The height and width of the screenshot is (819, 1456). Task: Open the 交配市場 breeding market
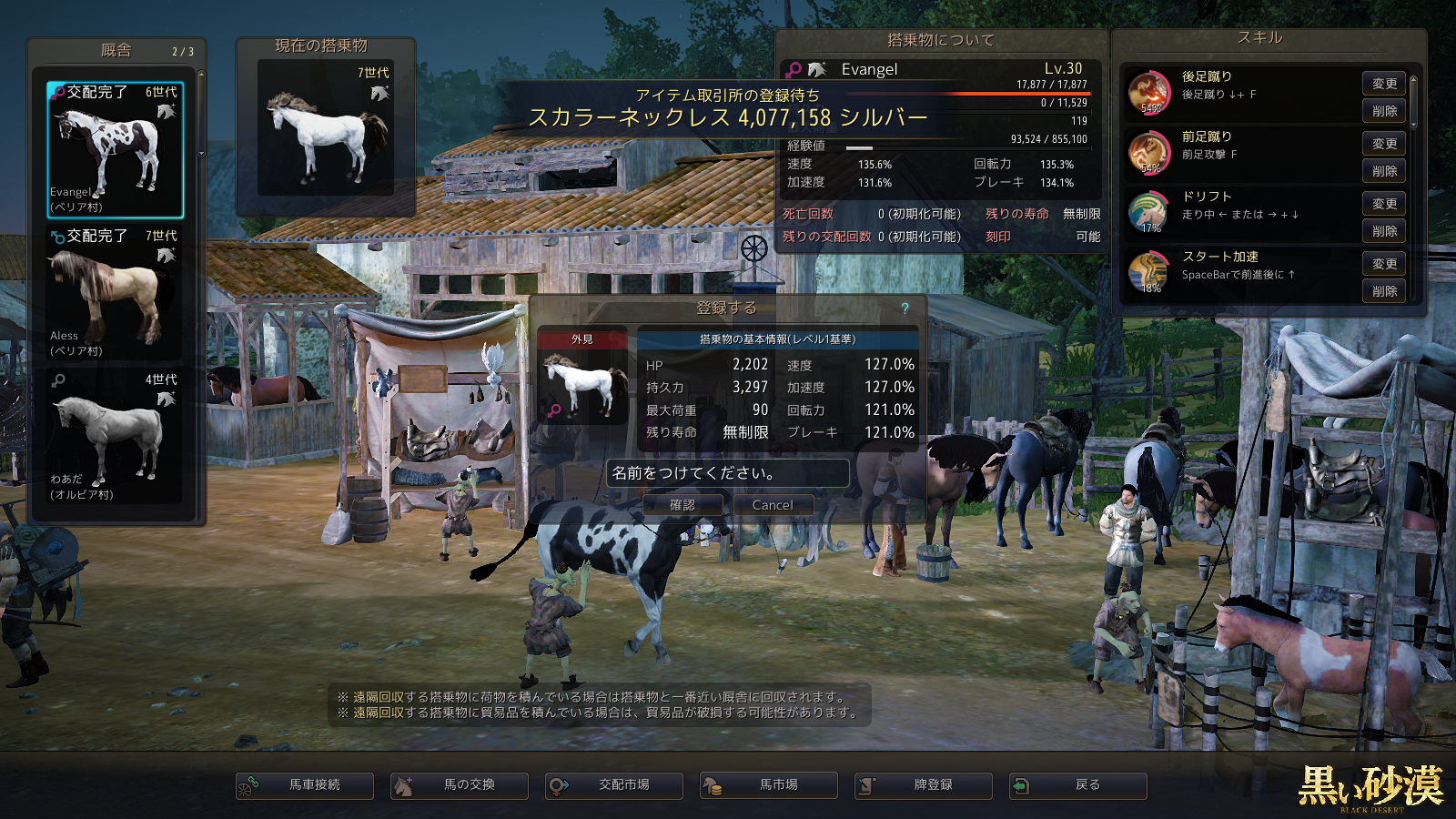(614, 785)
